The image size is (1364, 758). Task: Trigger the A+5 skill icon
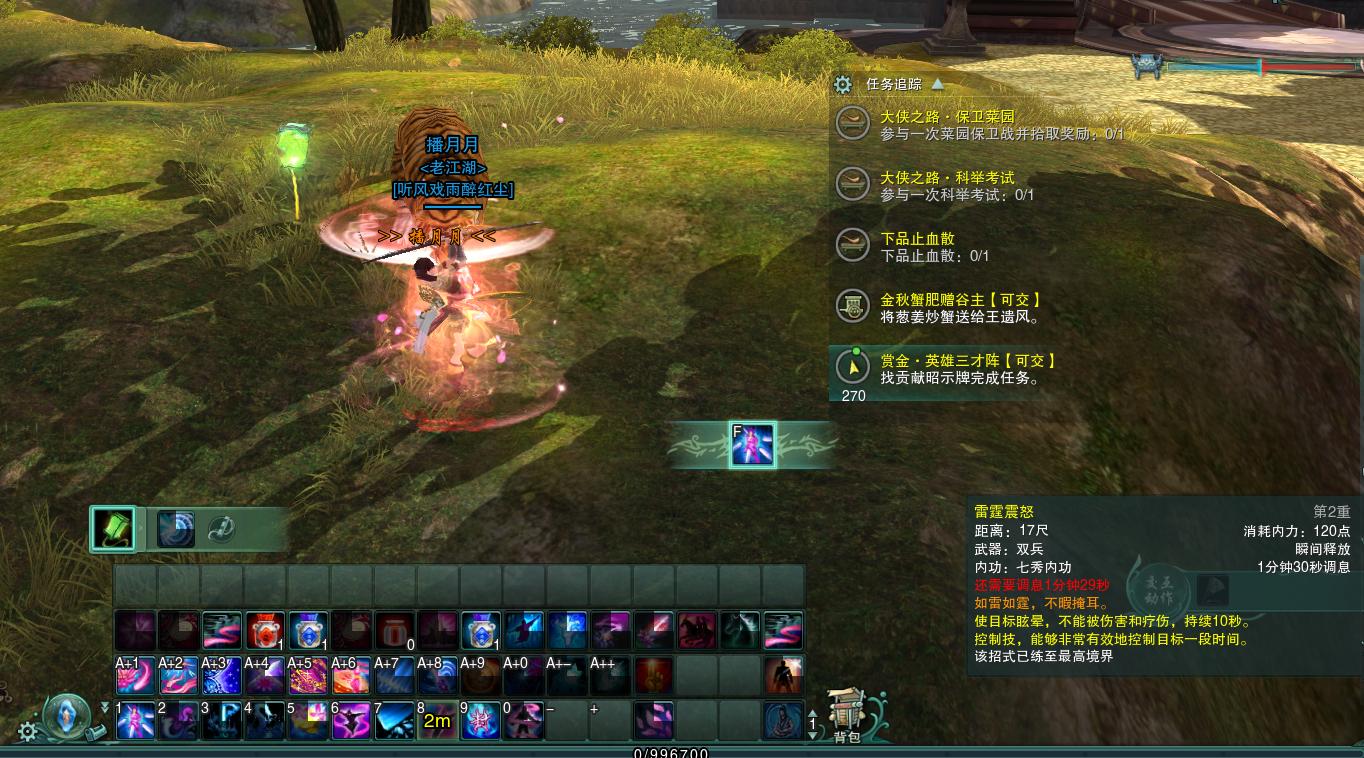308,675
